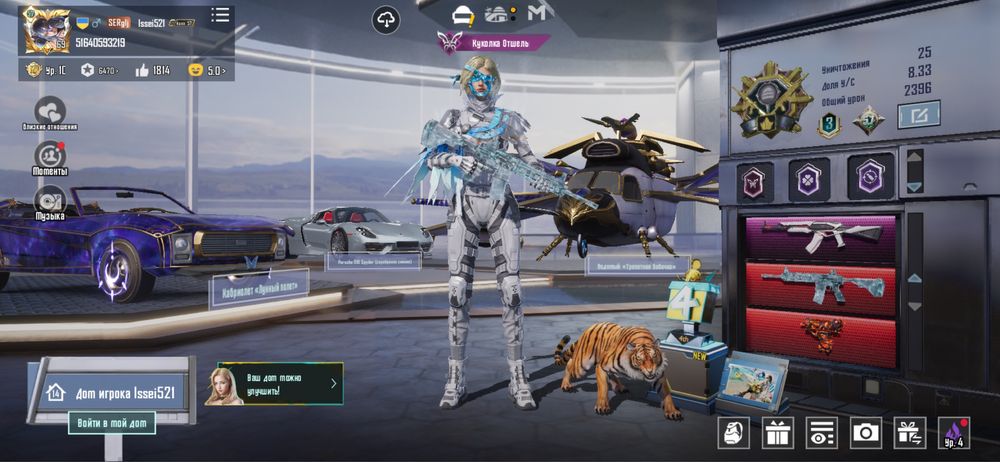Select the icy M416 weapon skin slot

point(819,284)
